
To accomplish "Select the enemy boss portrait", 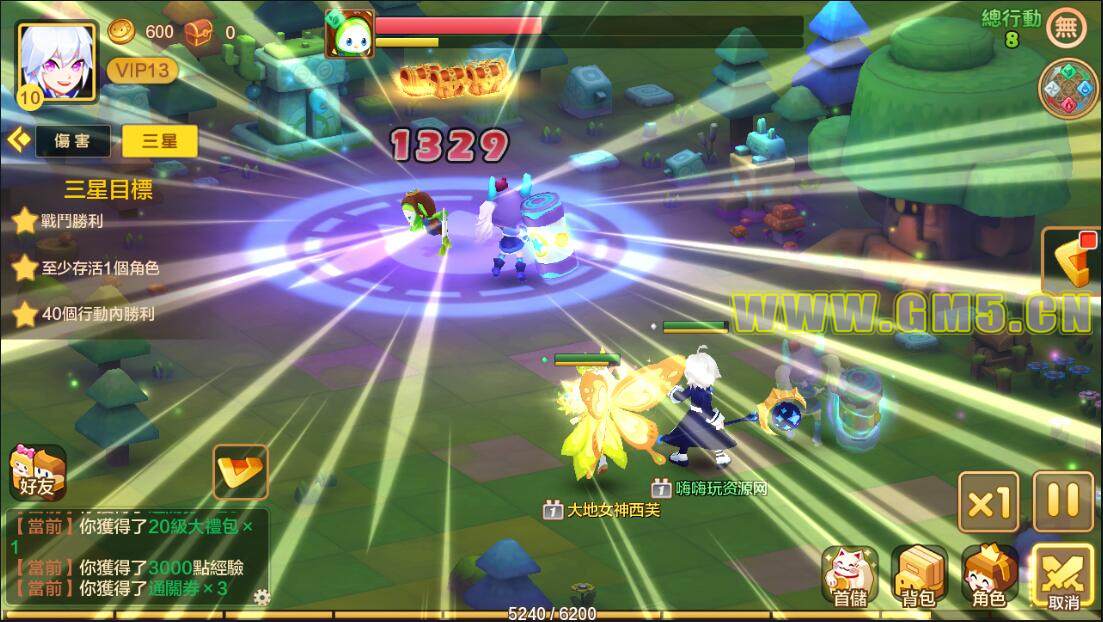I will click(349, 34).
